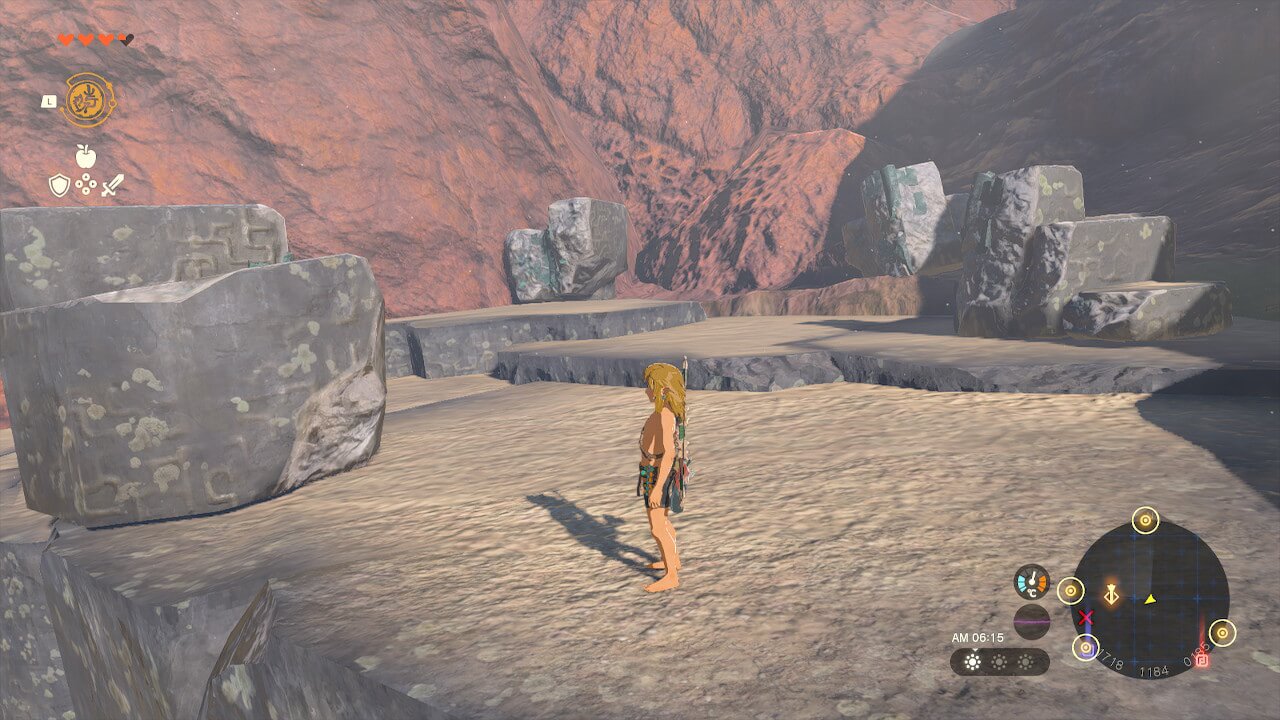
Task: Select the apple quick-item icon
Action: point(86,156)
